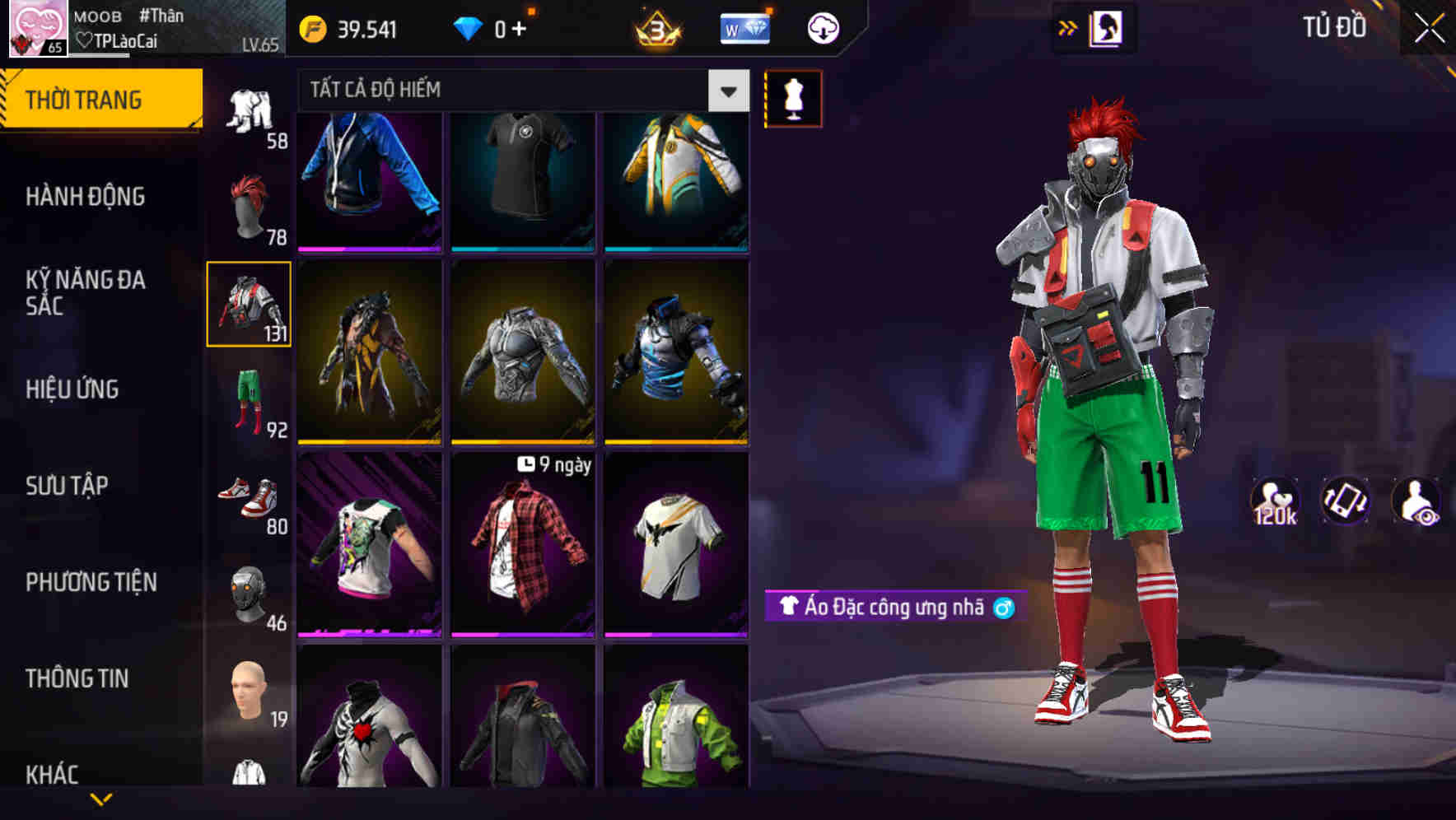1456x820 pixels.
Task: Open the gold coins balance display
Action: pyautogui.click(x=346, y=27)
